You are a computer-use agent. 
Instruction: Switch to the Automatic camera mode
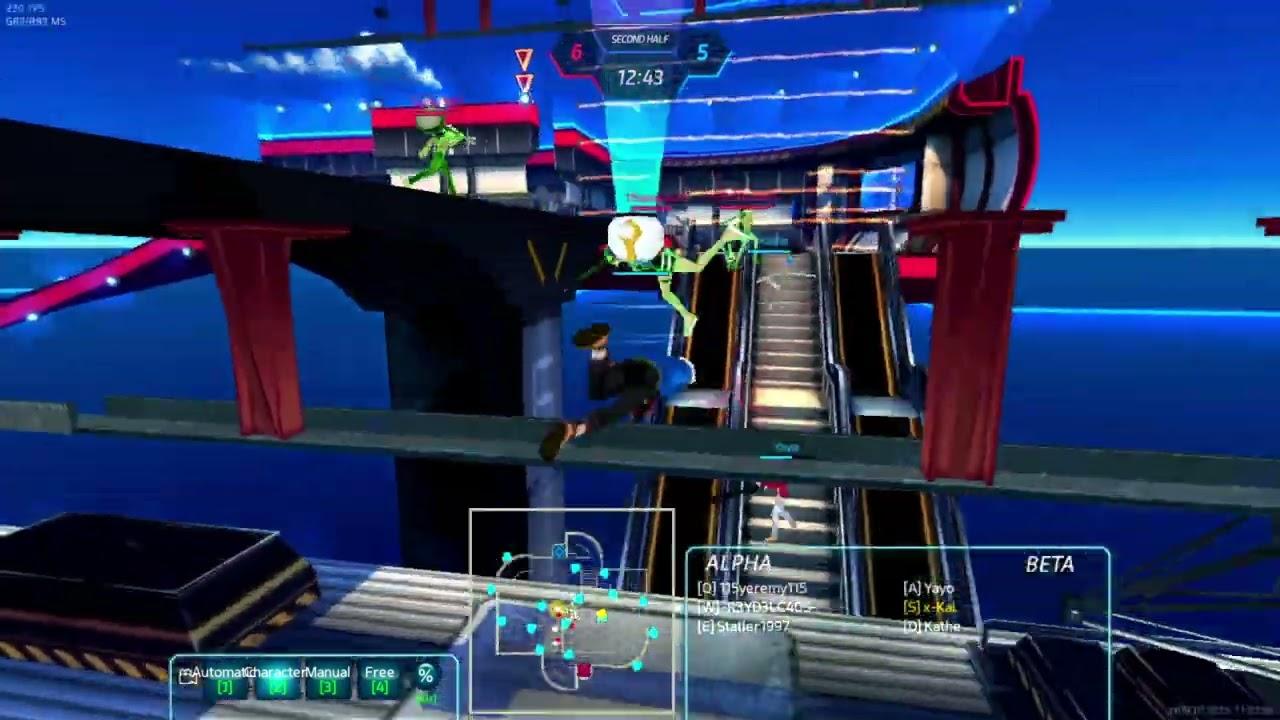click(x=222, y=679)
